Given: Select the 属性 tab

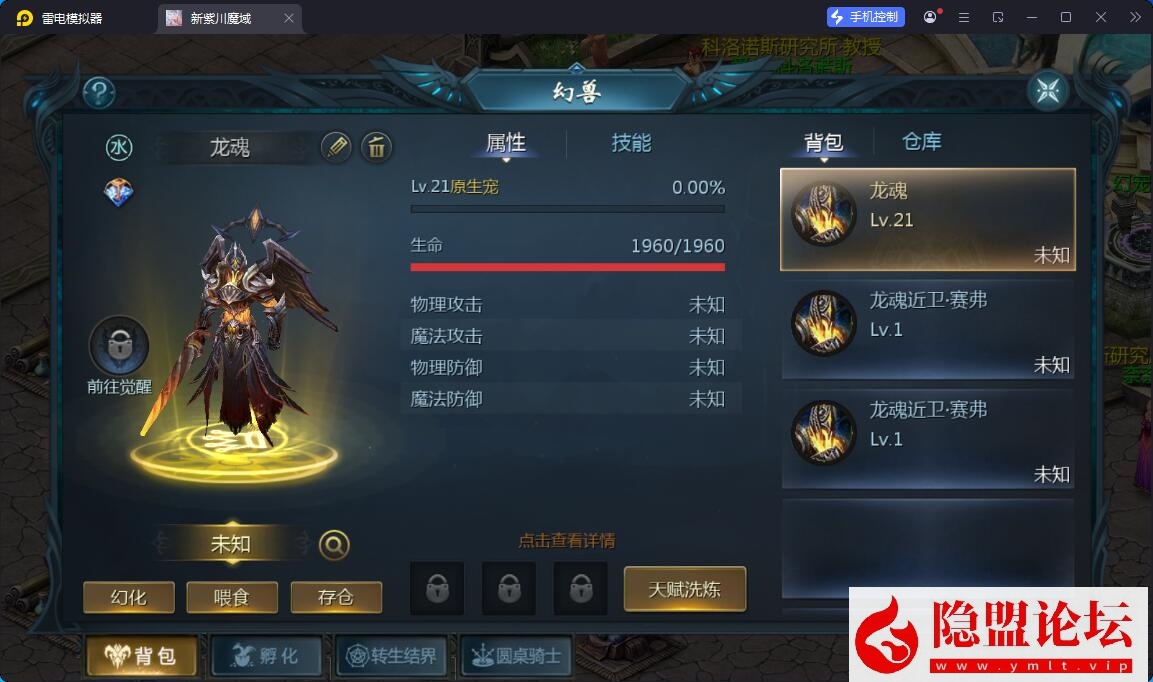Looking at the screenshot, I should point(506,143).
